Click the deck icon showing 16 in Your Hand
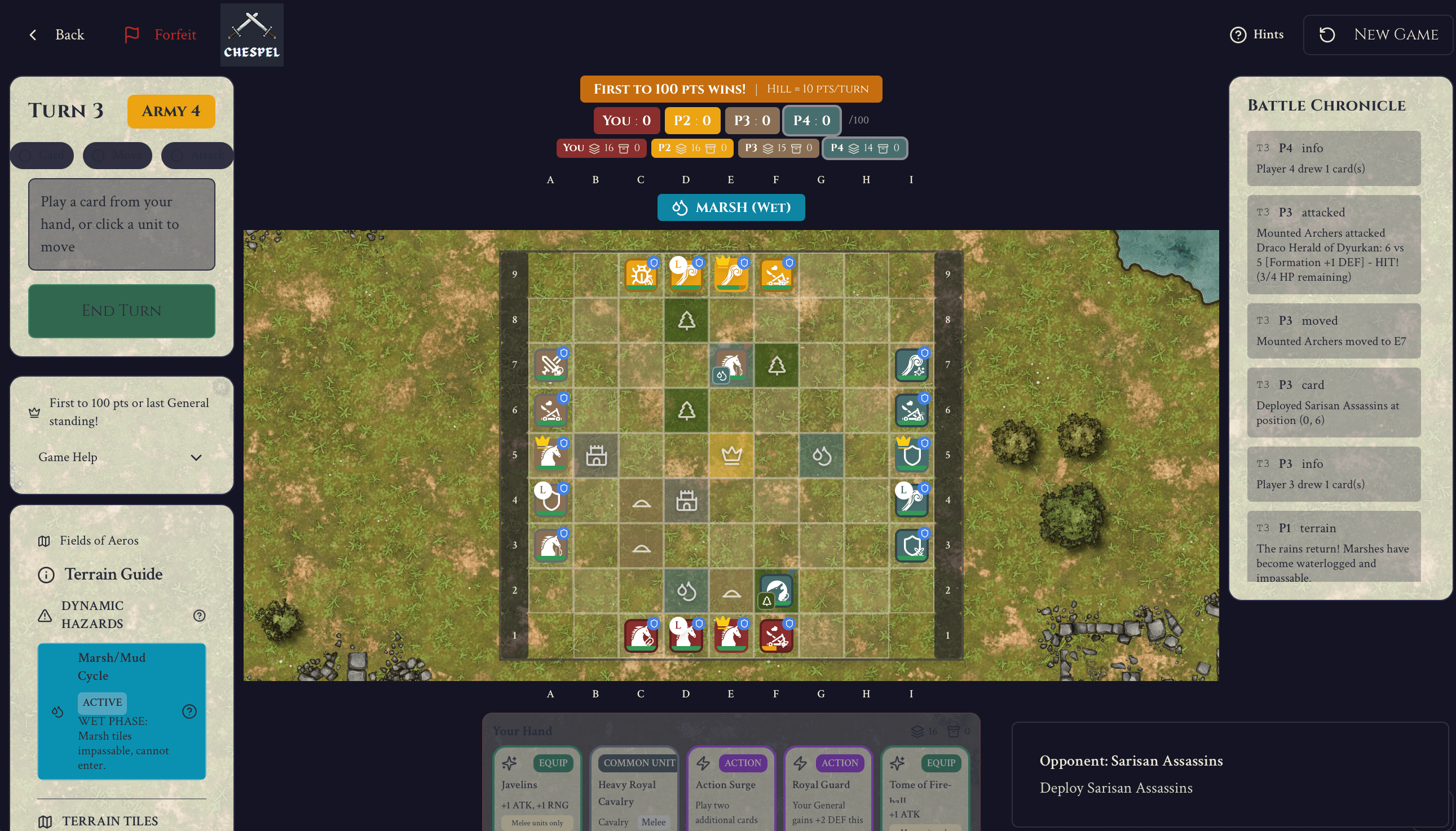Viewport: 1456px width, 831px height. click(x=916, y=731)
